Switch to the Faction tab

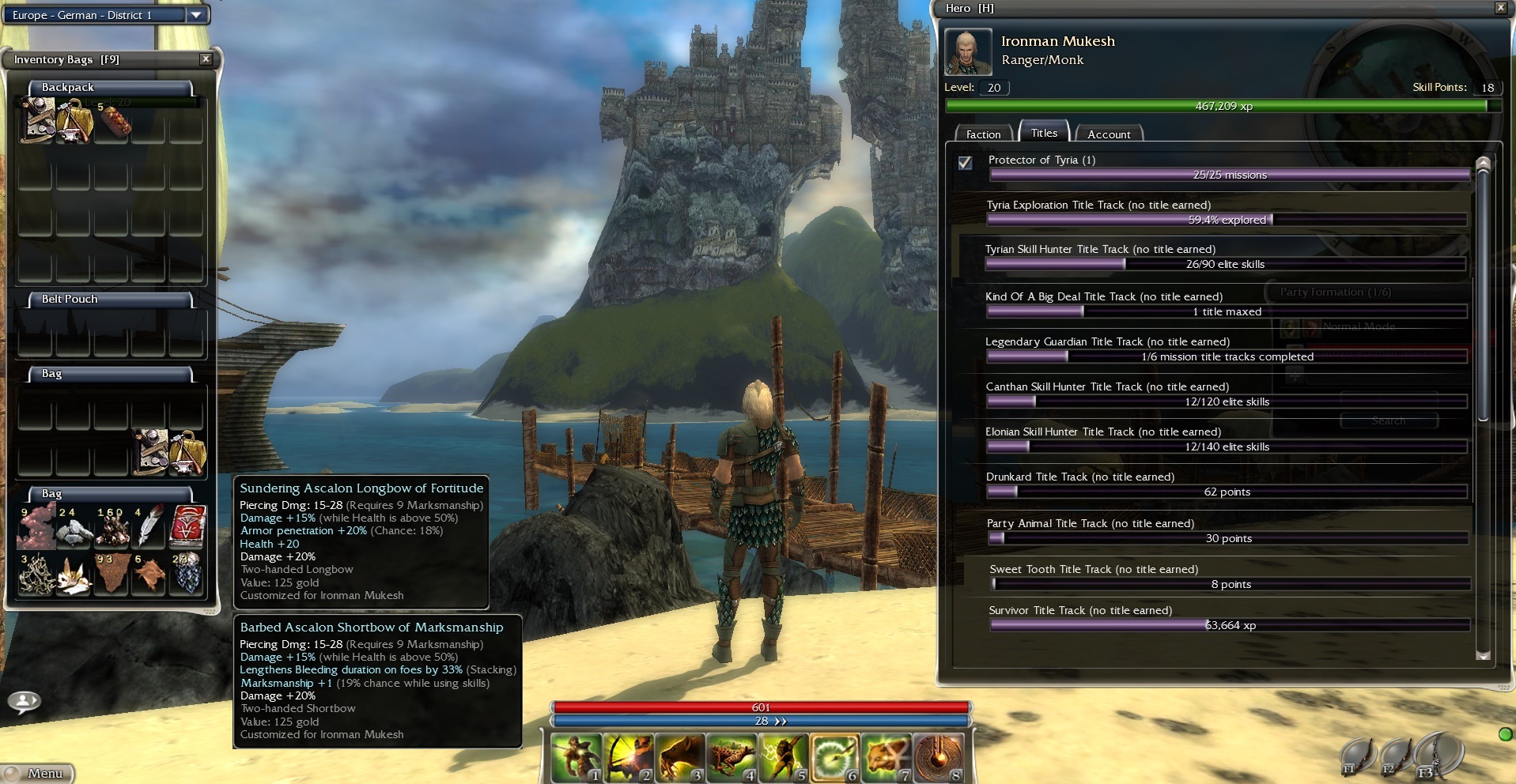983,134
